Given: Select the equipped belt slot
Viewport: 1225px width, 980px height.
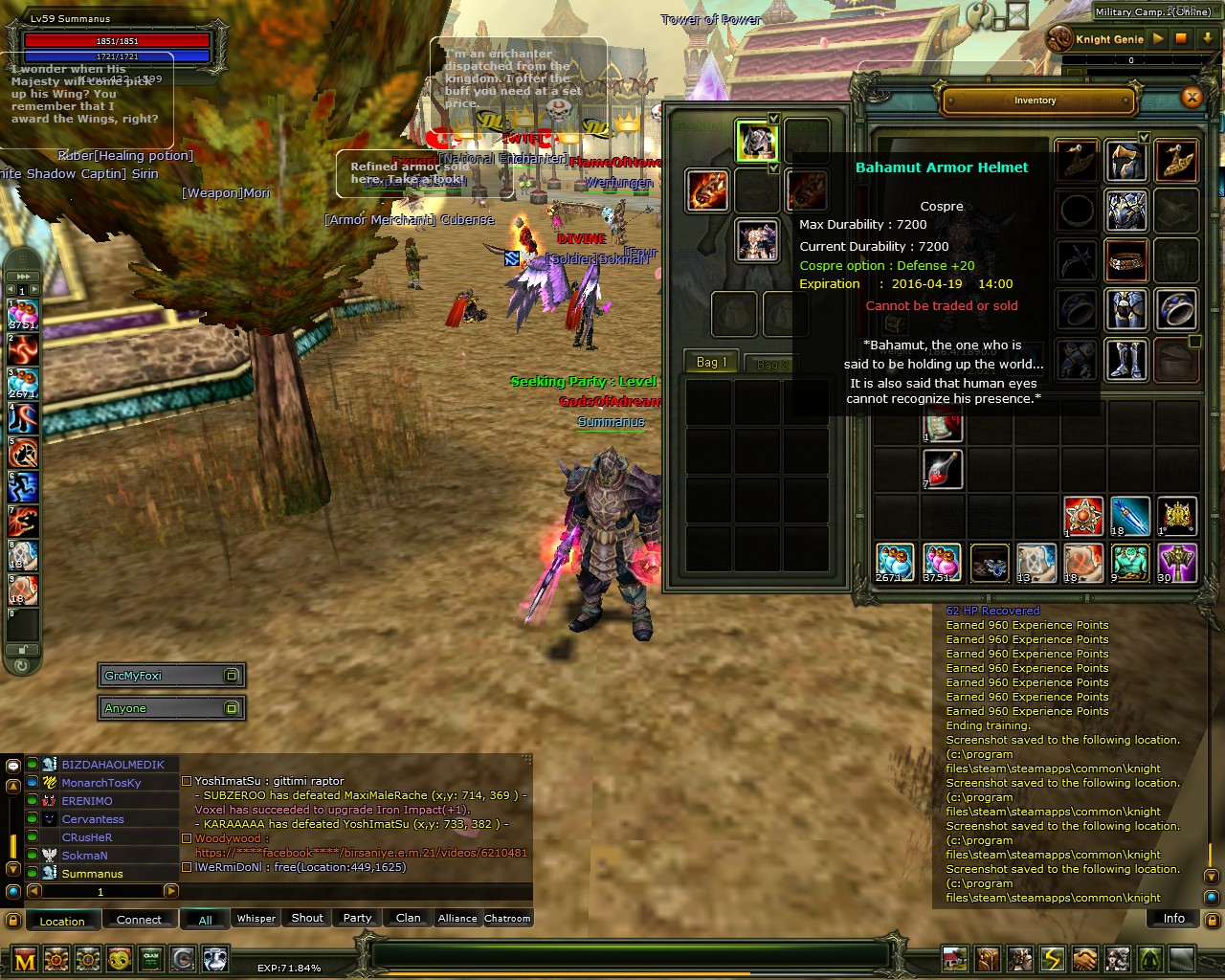Looking at the screenshot, I should (x=1126, y=260).
